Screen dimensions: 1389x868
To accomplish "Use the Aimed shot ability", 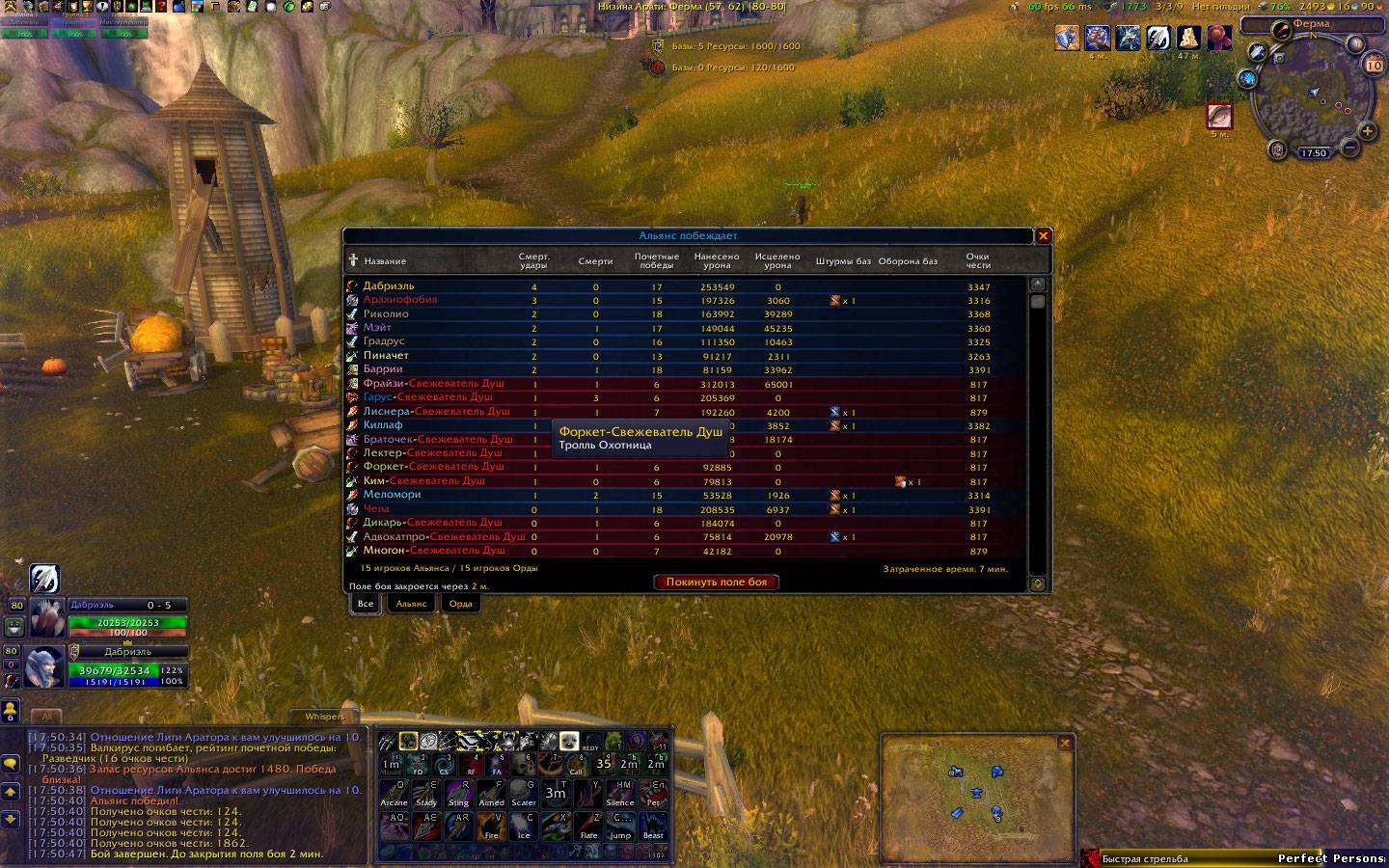I will (x=491, y=794).
